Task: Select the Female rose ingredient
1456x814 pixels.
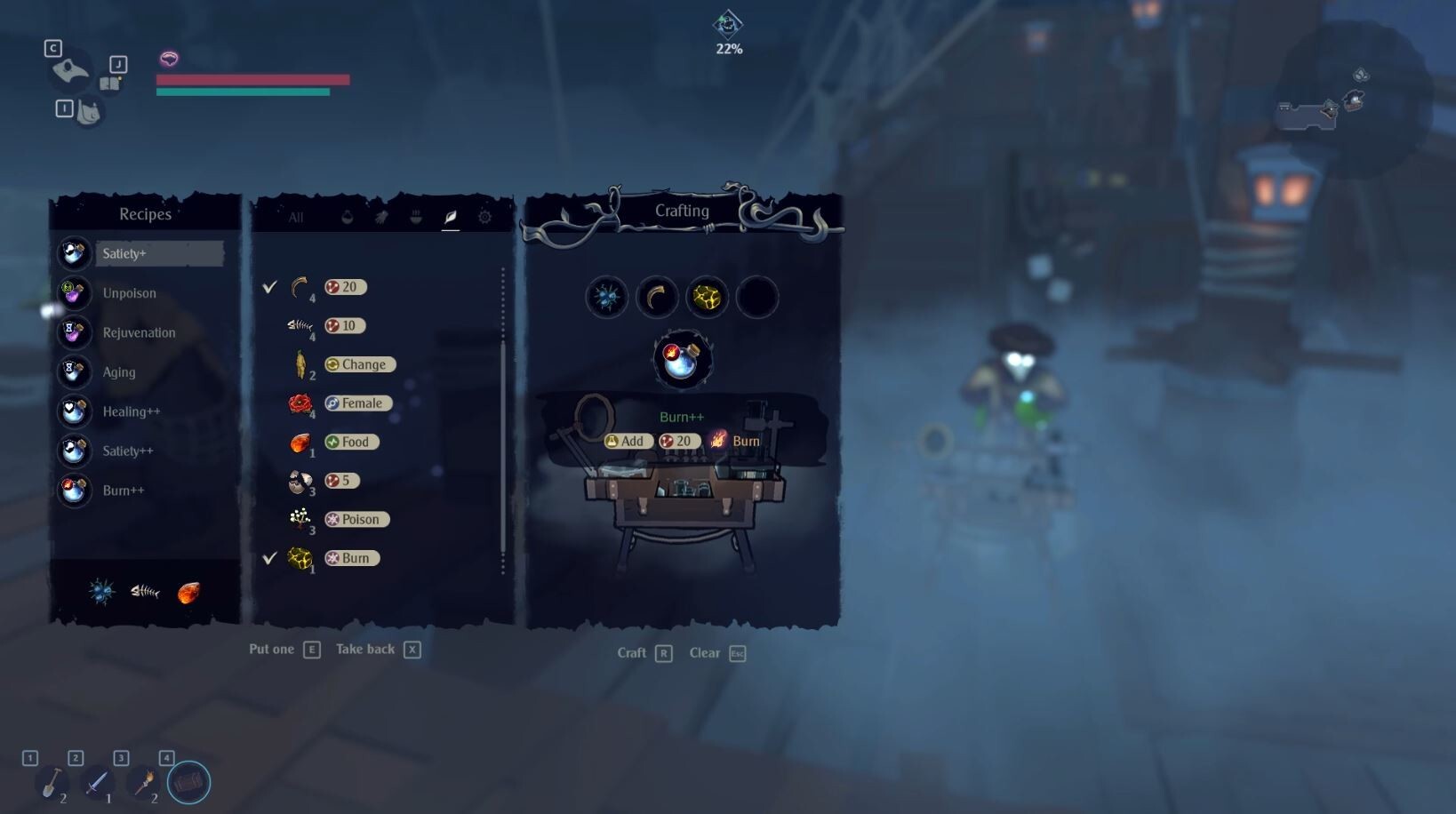Action: click(x=300, y=403)
